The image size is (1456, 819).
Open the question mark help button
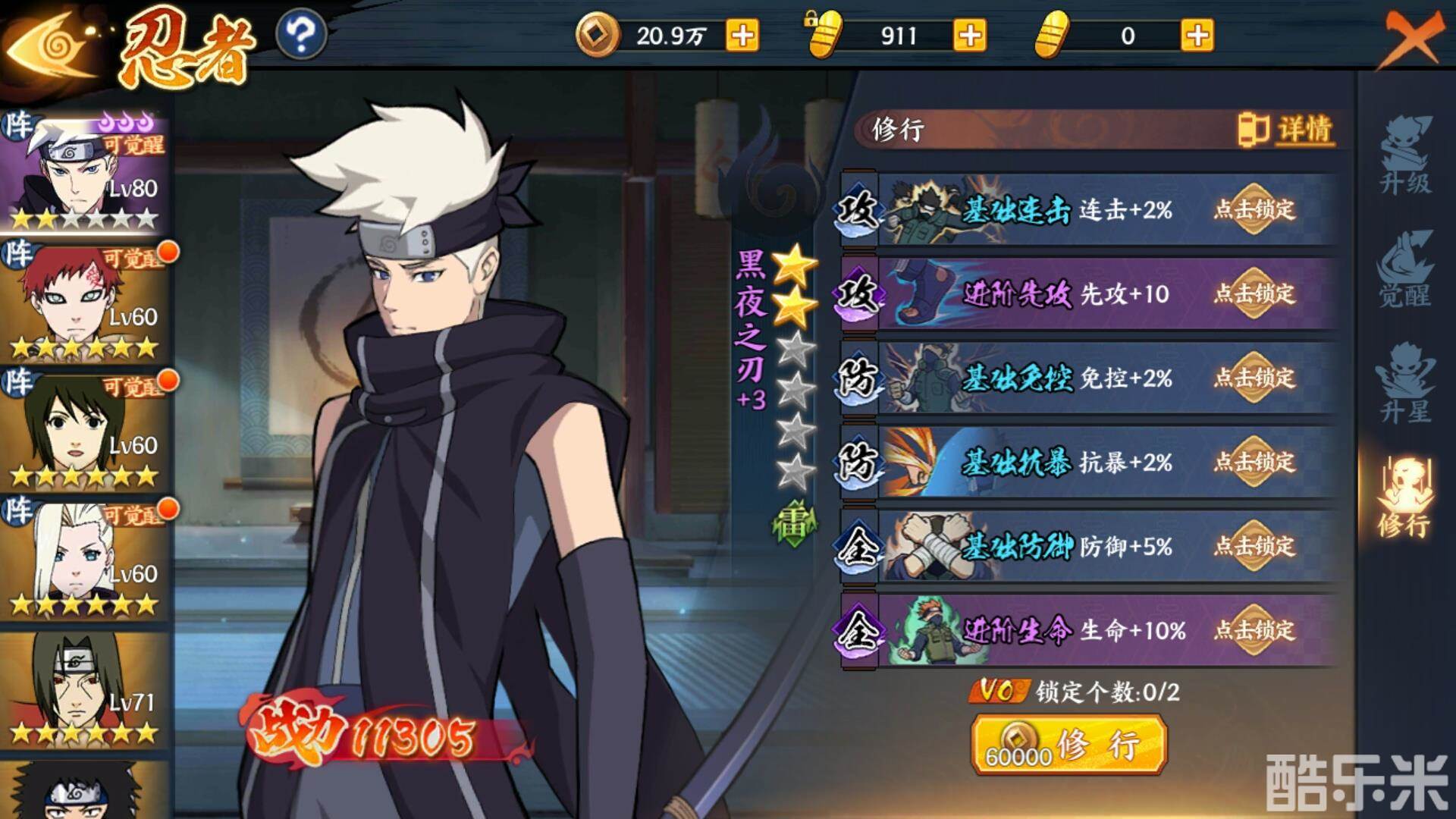[x=301, y=35]
